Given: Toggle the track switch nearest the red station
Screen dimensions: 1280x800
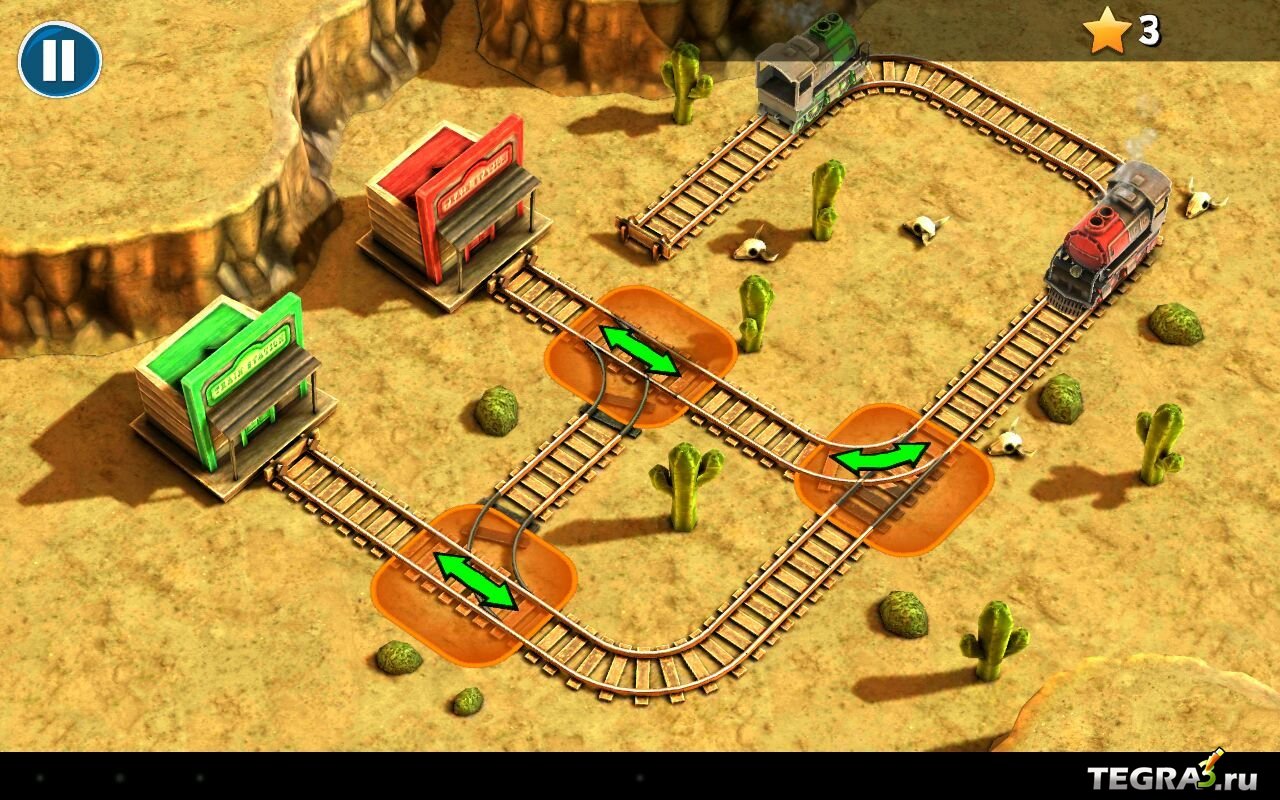Looking at the screenshot, I should coord(640,351).
